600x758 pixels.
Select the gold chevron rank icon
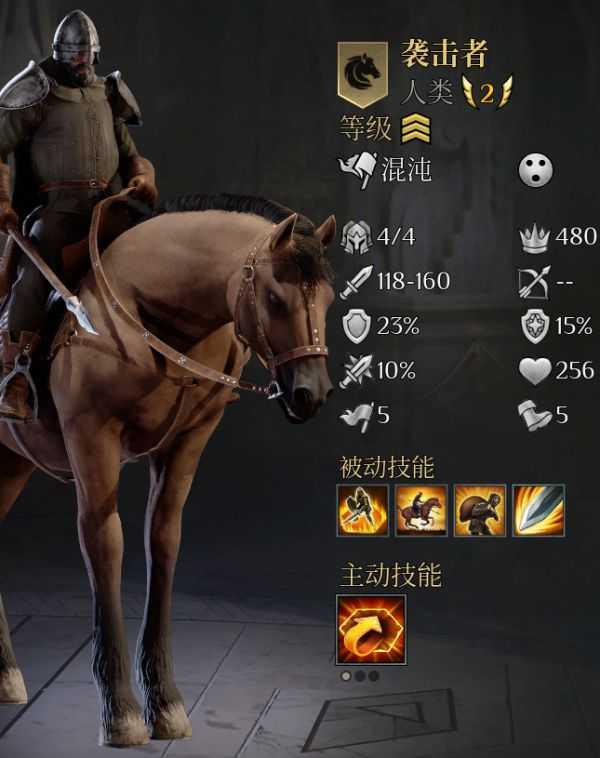point(415,130)
